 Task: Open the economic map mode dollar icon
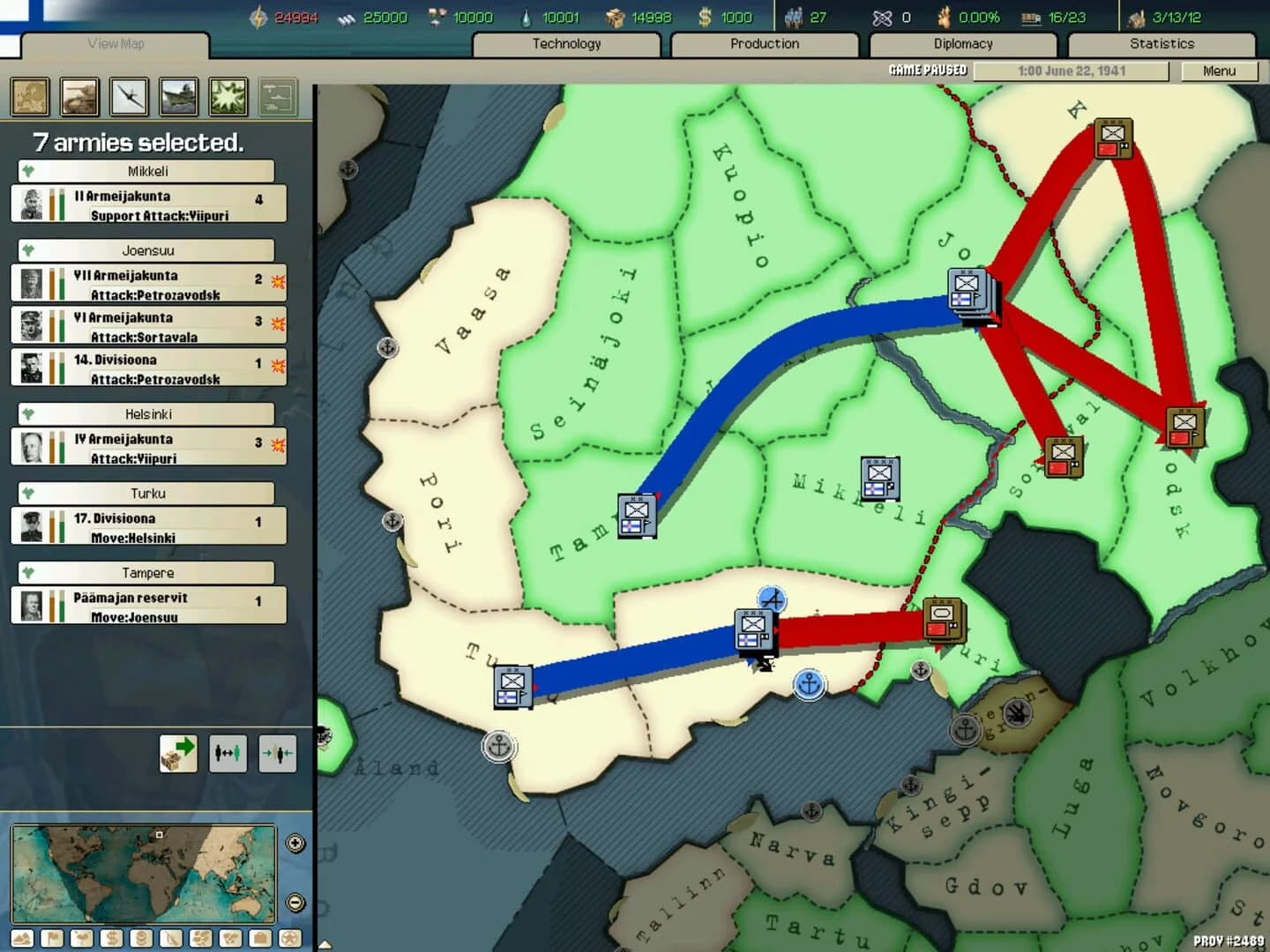[111, 938]
